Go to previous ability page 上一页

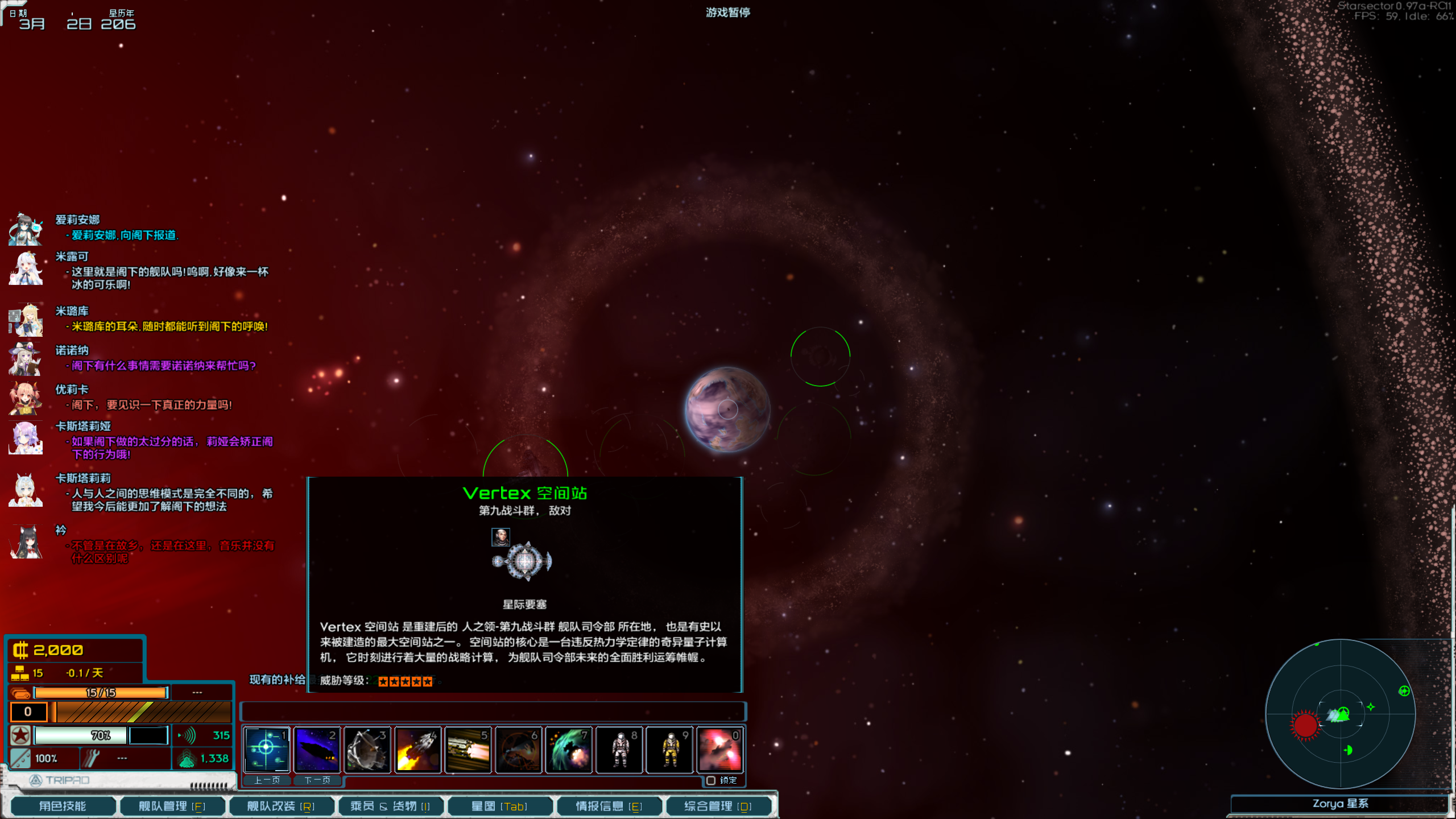pos(267,780)
